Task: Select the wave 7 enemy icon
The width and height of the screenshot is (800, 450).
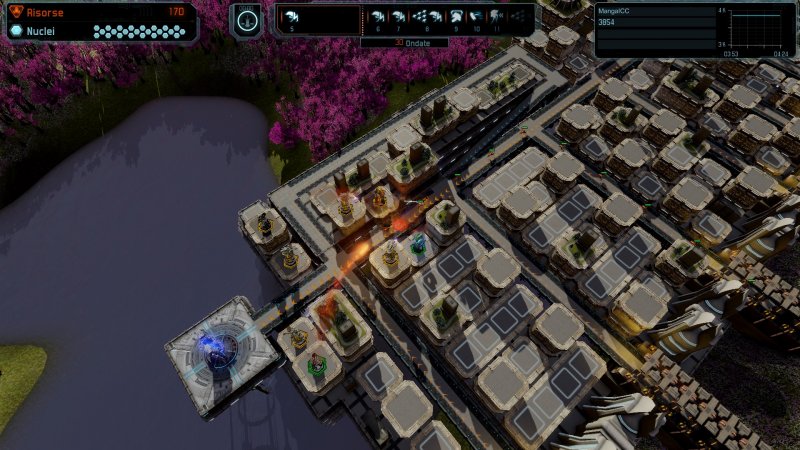Action: click(400, 17)
